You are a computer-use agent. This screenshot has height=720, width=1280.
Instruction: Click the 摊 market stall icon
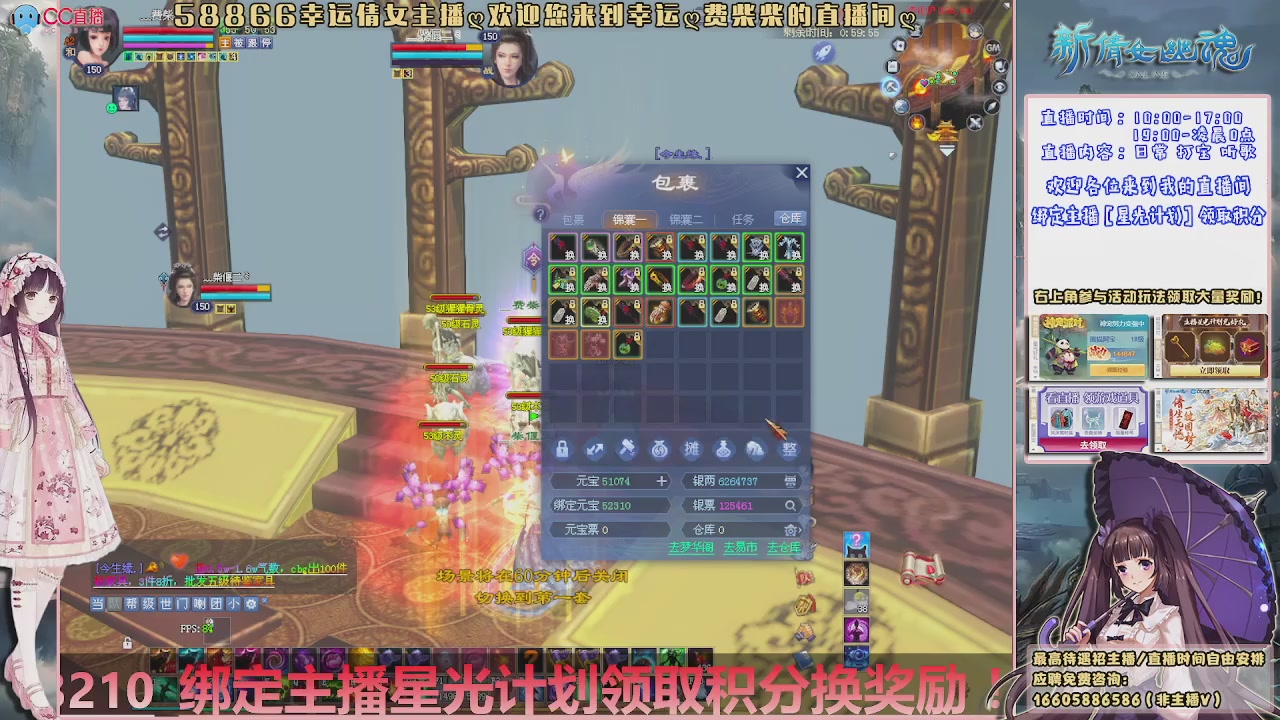coord(692,450)
